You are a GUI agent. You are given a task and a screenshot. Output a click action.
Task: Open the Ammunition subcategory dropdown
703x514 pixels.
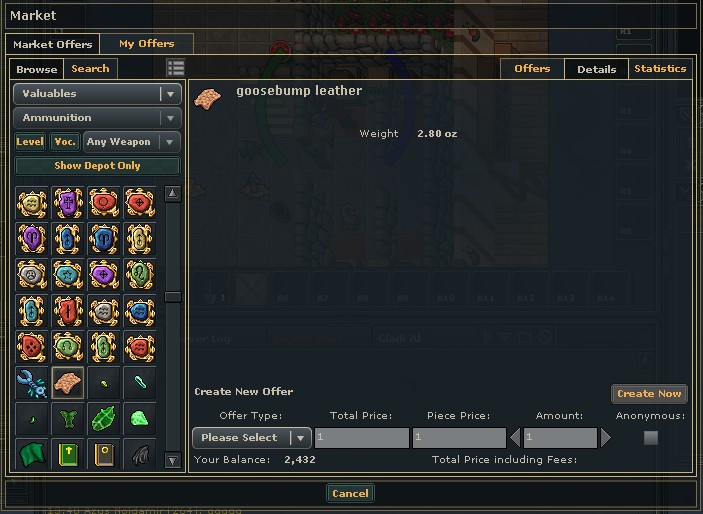97,118
